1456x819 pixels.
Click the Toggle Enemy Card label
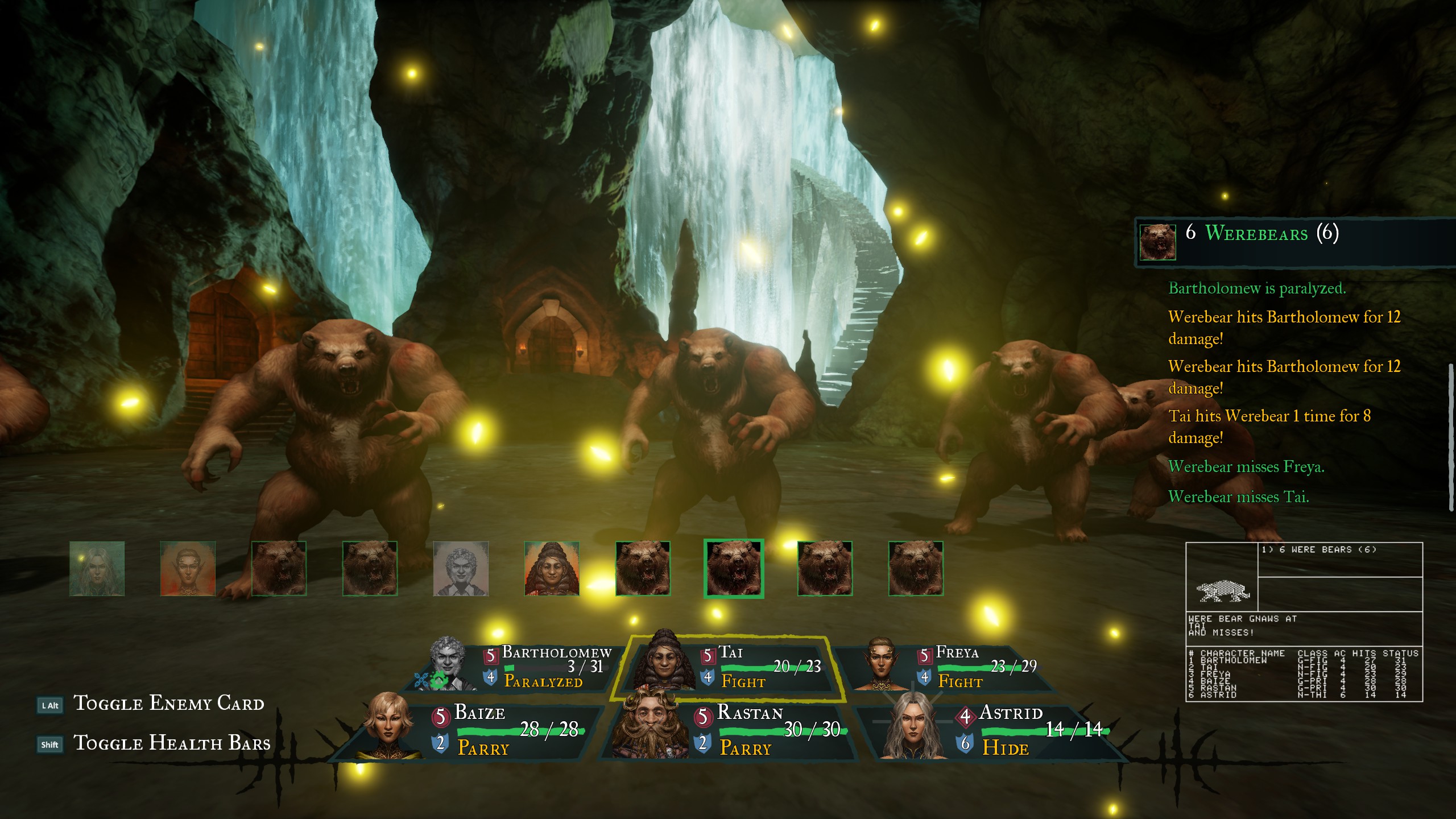tap(169, 704)
